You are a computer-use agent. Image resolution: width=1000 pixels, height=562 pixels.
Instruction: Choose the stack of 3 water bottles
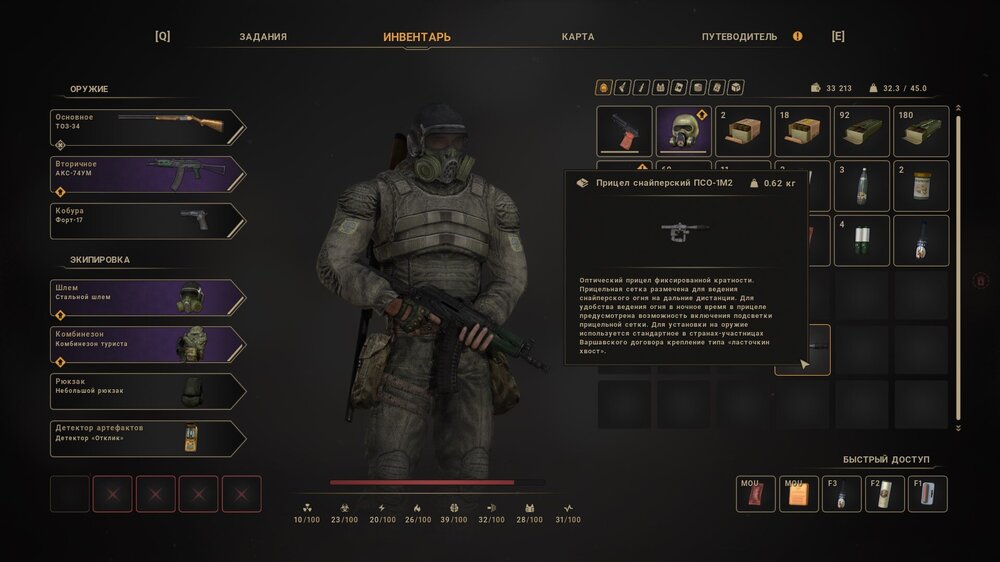(861, 186)
